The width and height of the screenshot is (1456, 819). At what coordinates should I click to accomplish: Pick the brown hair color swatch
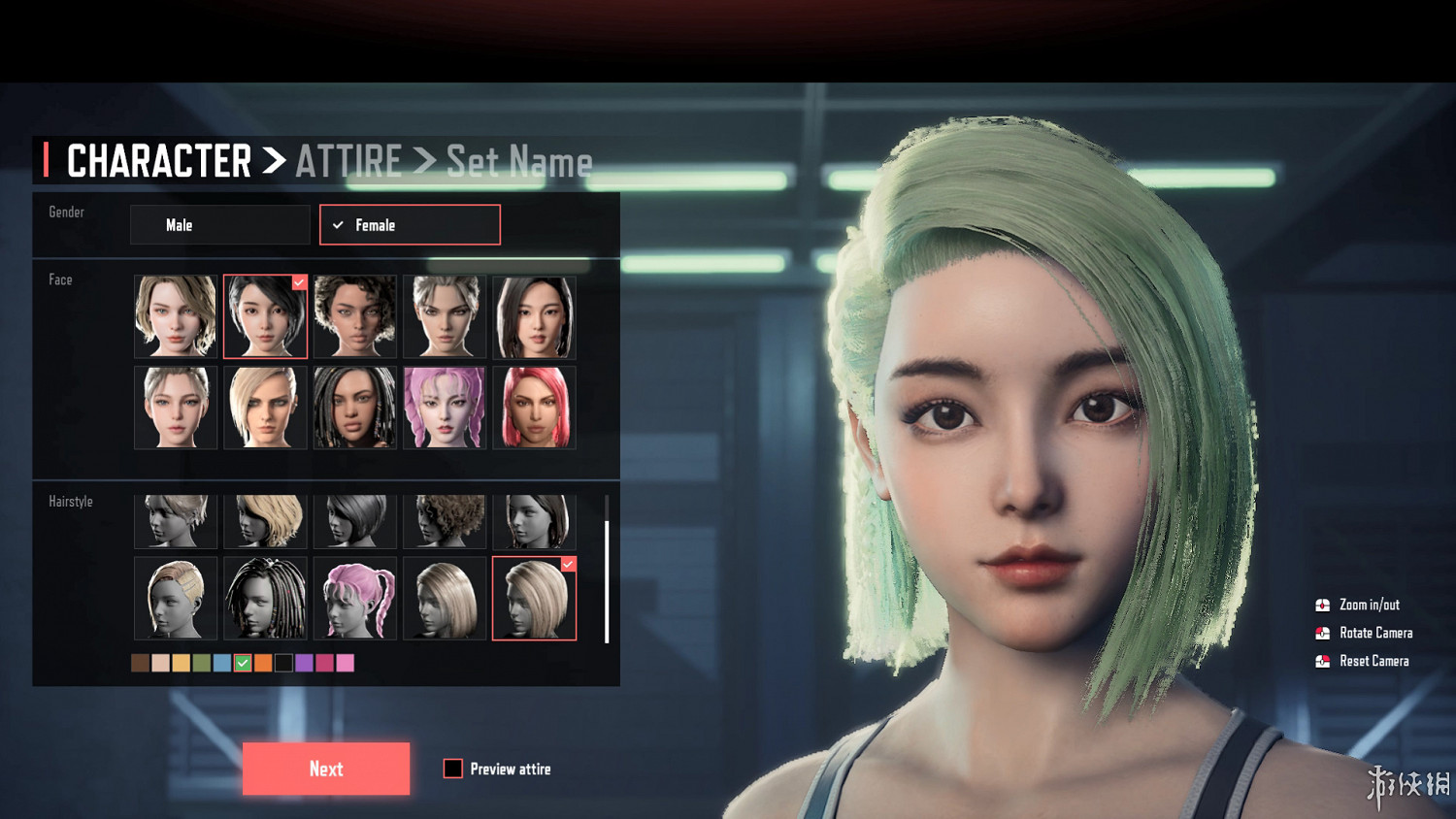(141, 663)
